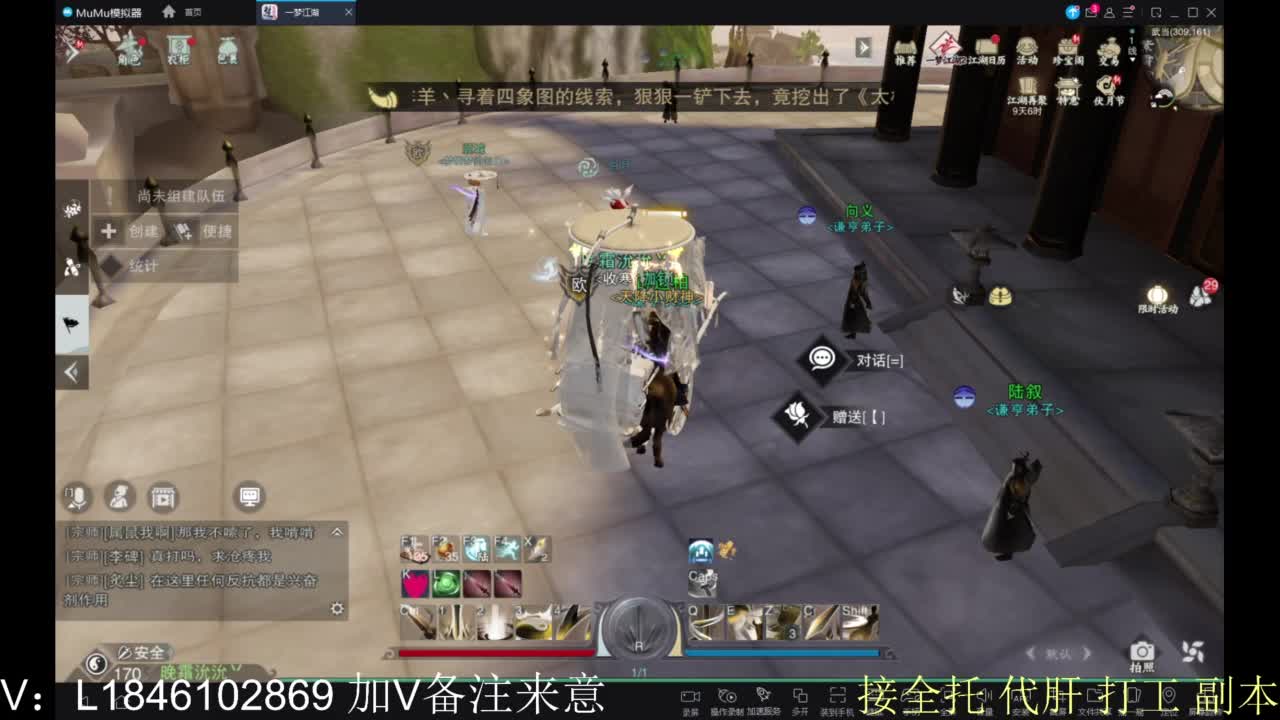The image size is (1280, 720).
Task: Collapse the left team panel with the arrow
Action: (72, 371)
